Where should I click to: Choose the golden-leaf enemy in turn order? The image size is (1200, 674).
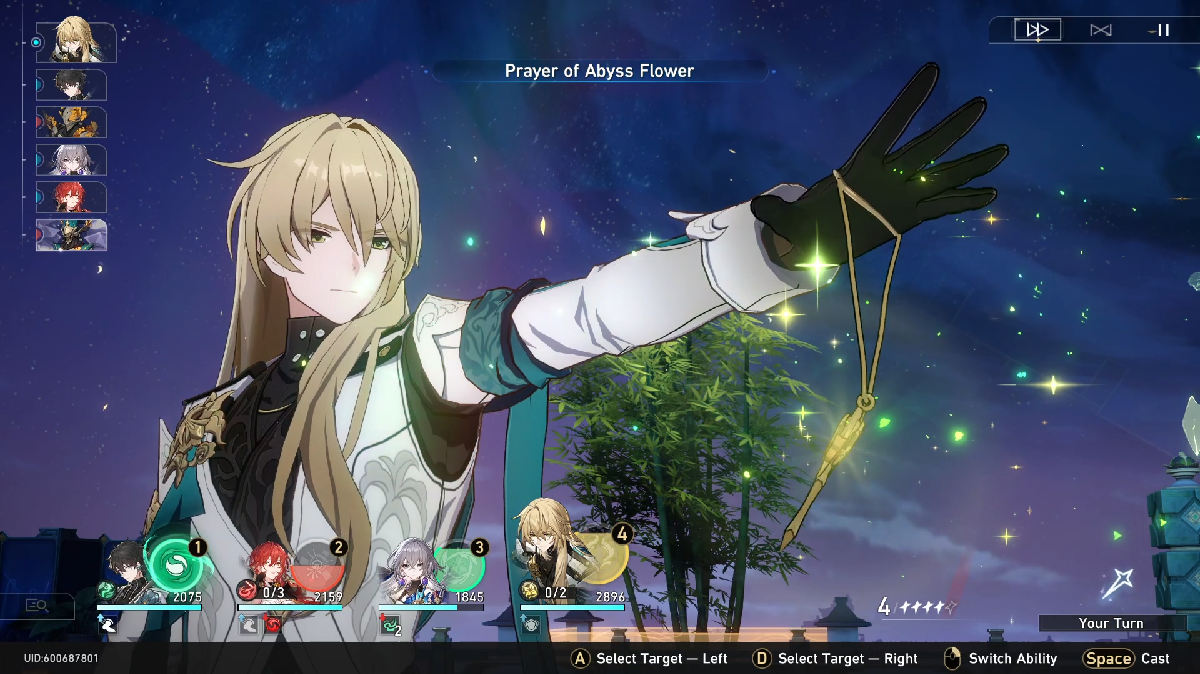[72, 122]
